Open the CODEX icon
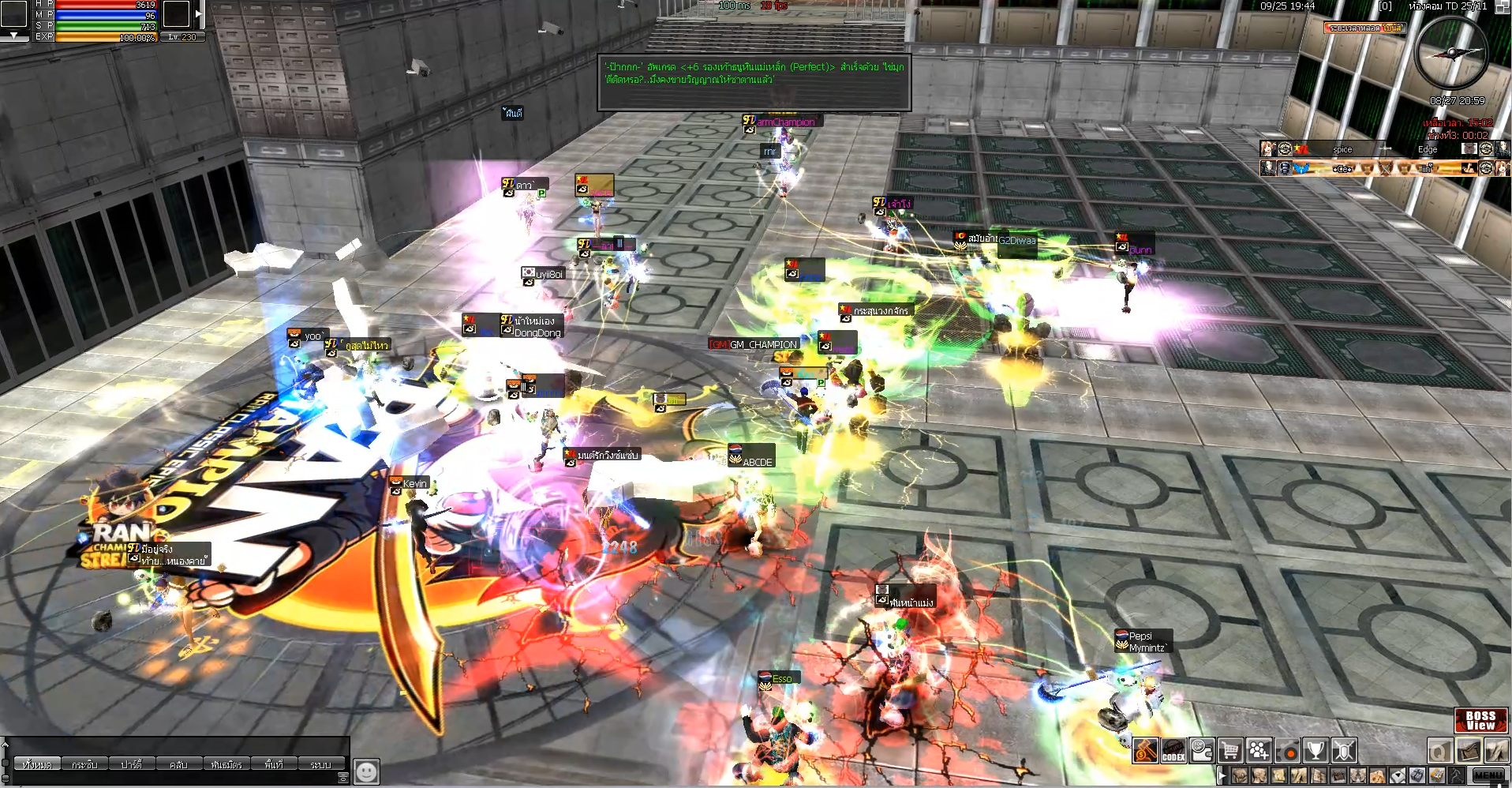This screenshot has height=788, width=1512. (1173, 750)
